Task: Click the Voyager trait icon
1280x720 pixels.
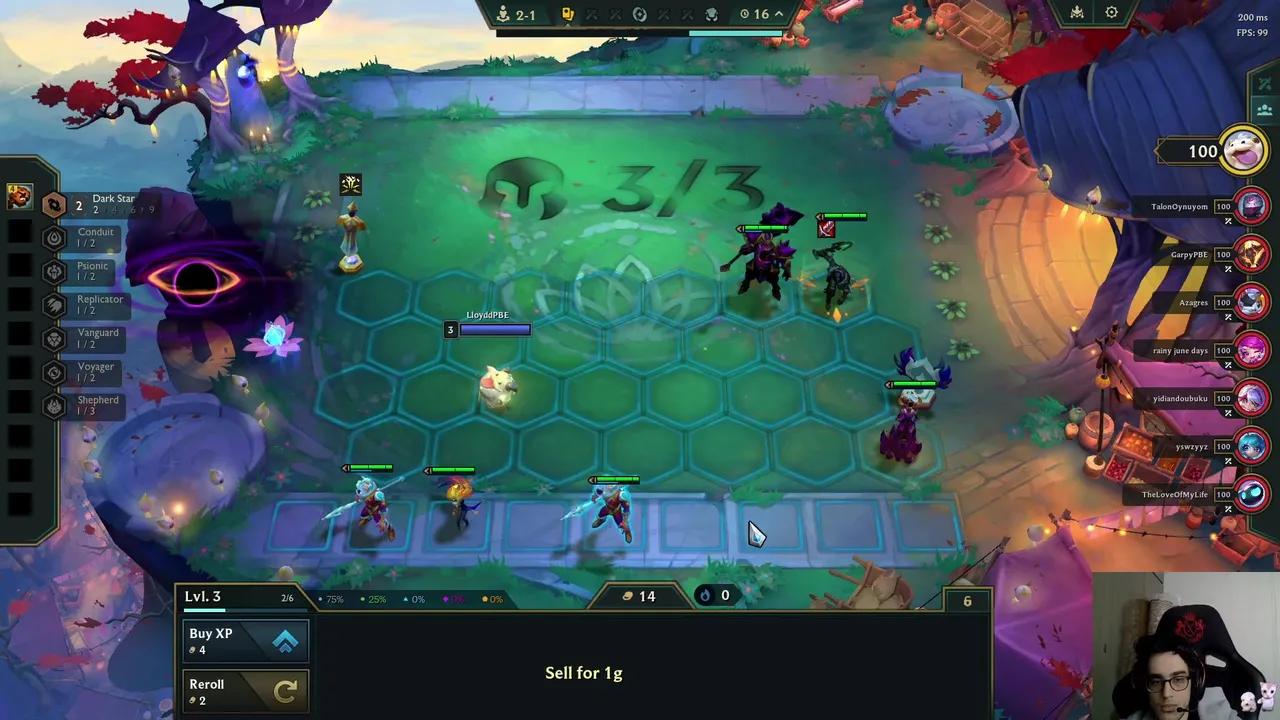Action: click(51, 371)
